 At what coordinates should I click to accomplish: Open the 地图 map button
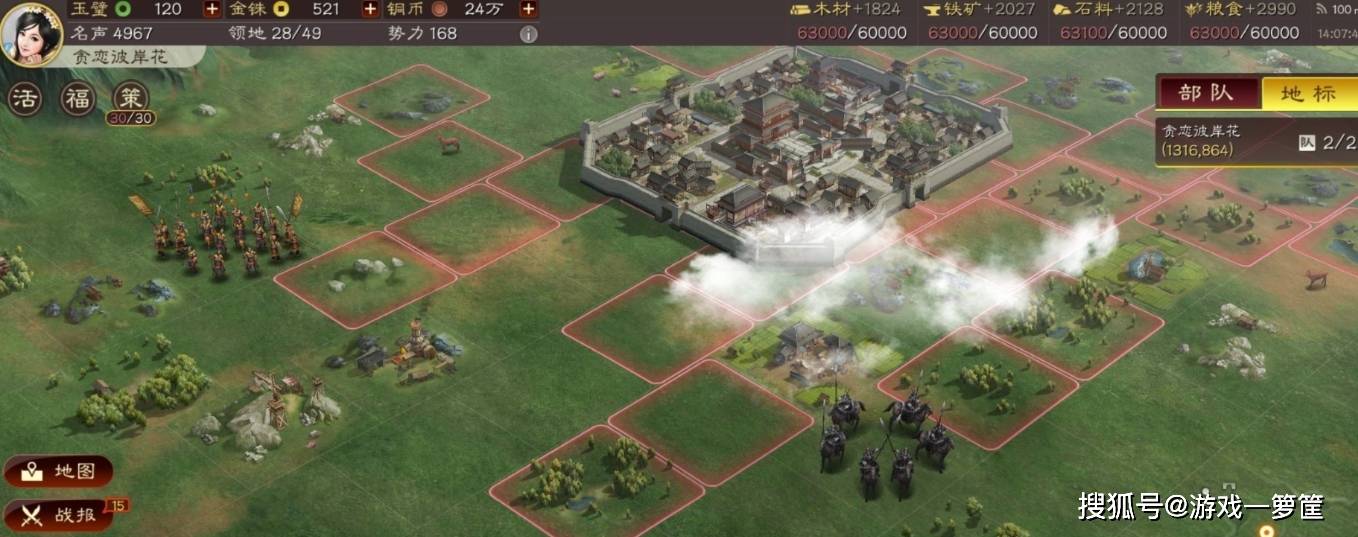click(x=59, y=472)
